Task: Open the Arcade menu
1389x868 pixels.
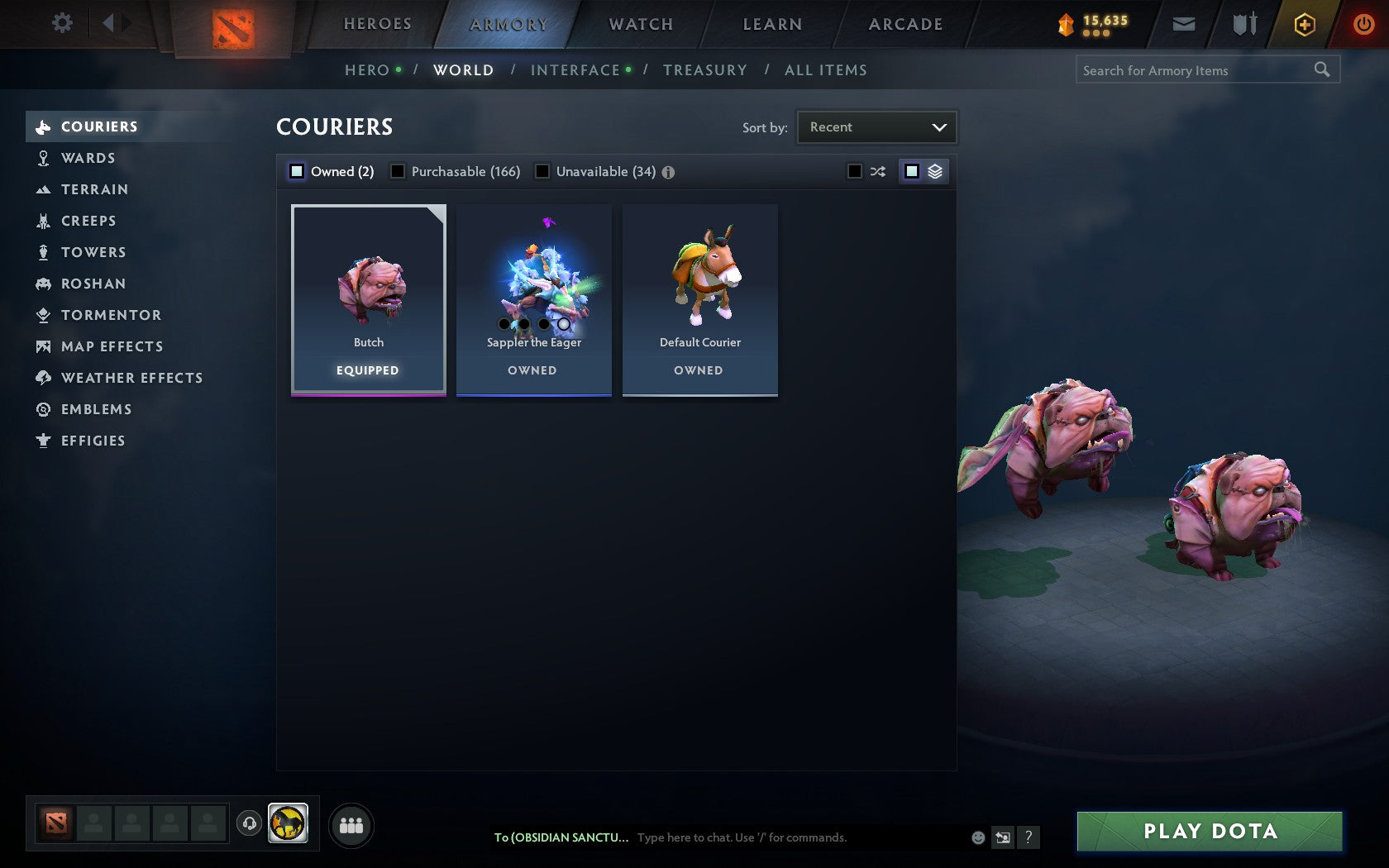Action: coord(905,23)
